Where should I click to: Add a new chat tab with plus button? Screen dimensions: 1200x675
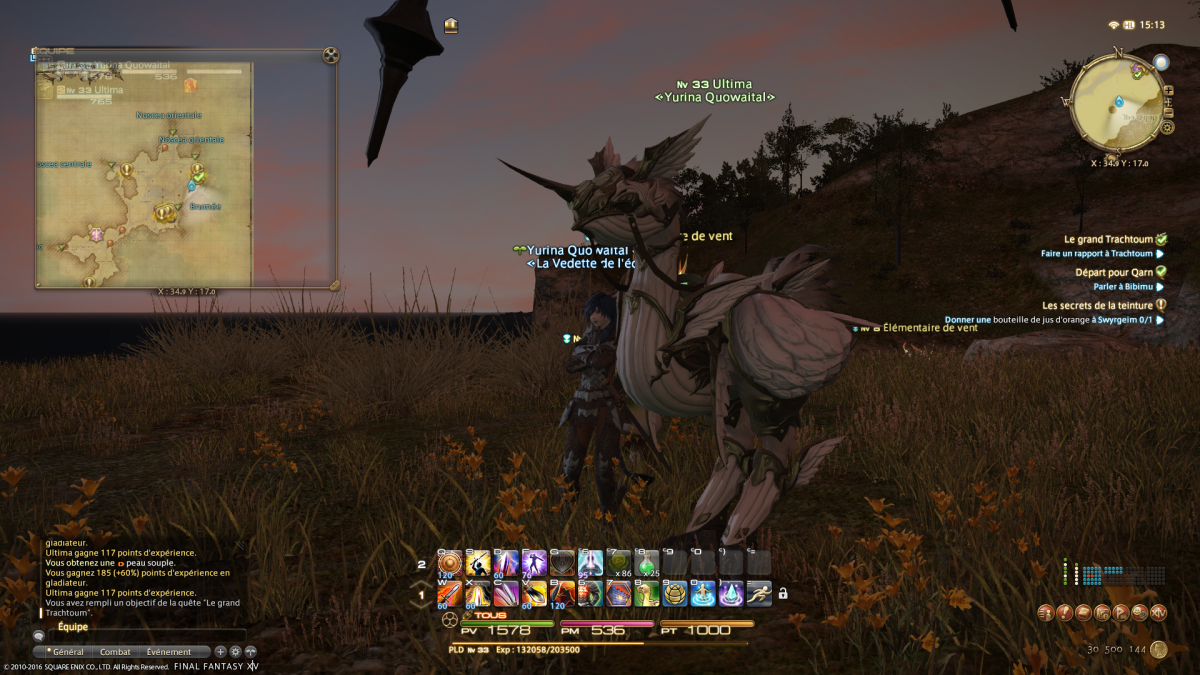220,652
